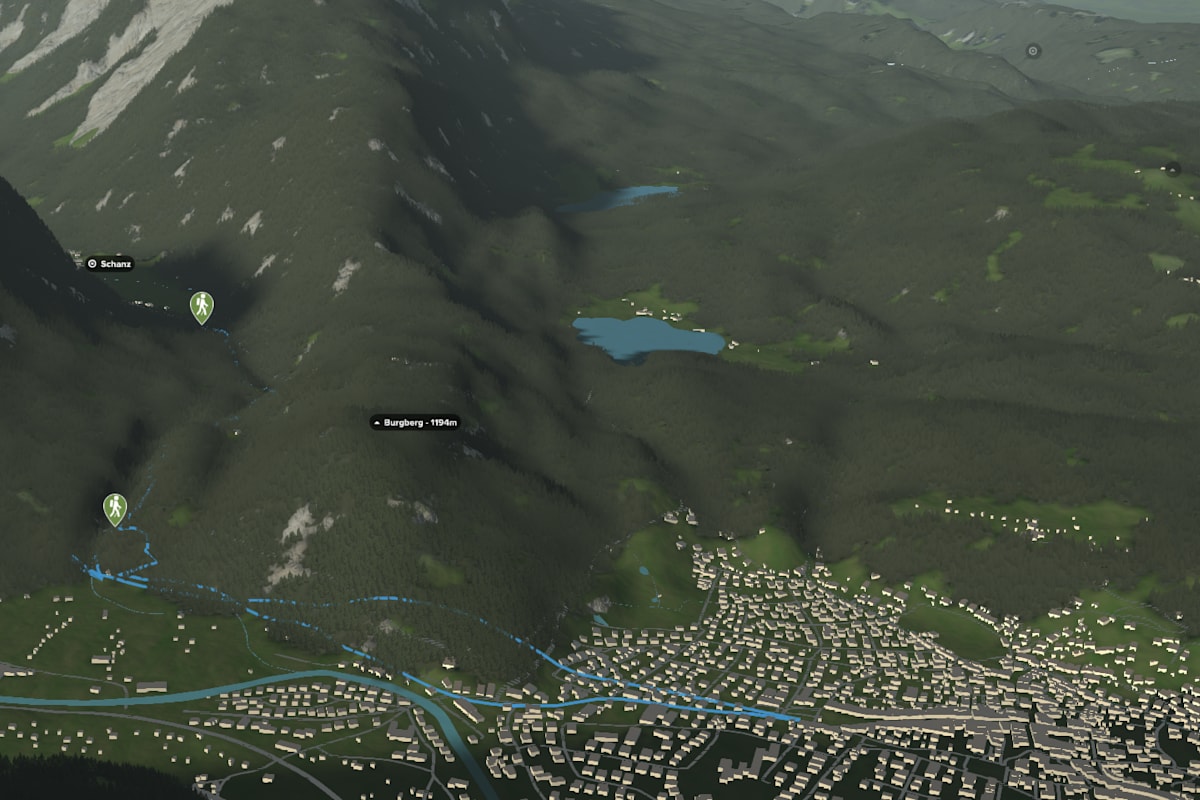
Task: Open the Burgberg - 1194m peak label
Action: point(415,423)
